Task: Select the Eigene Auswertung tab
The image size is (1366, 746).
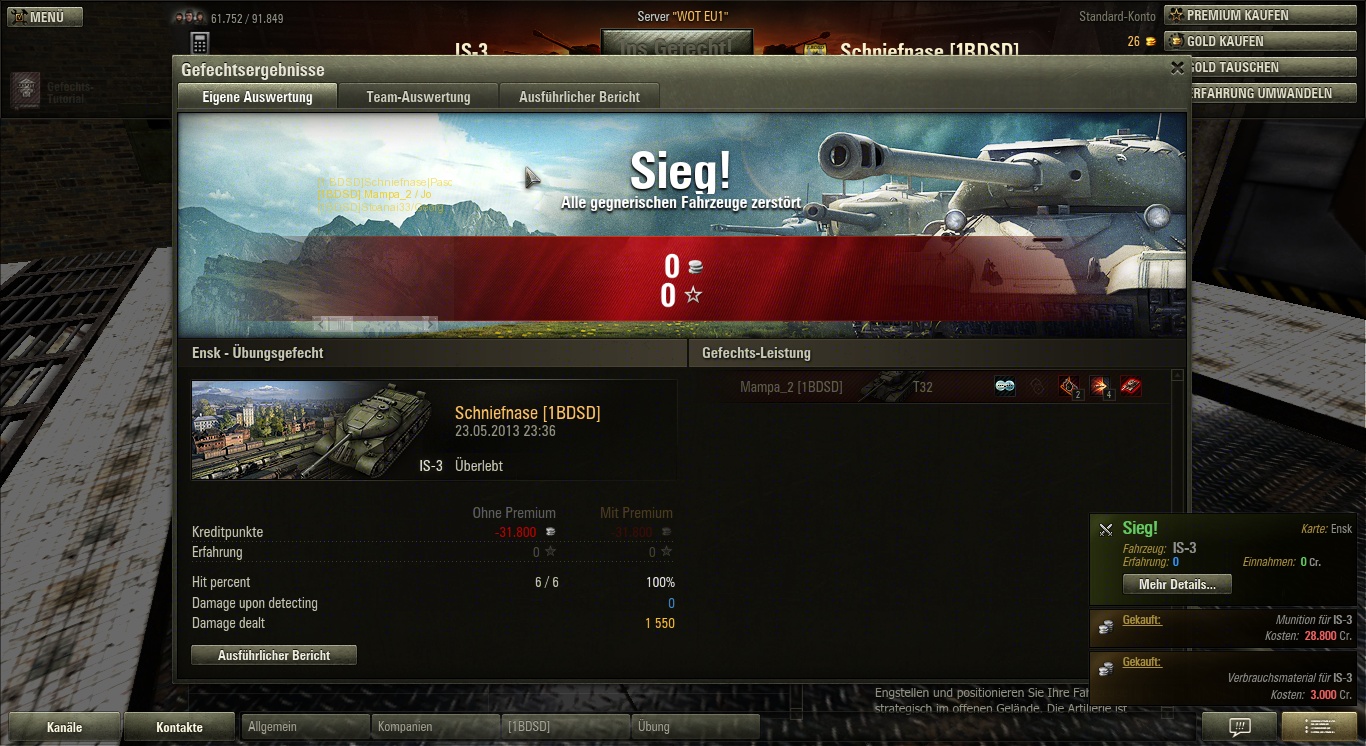Action: coord(257,97)
